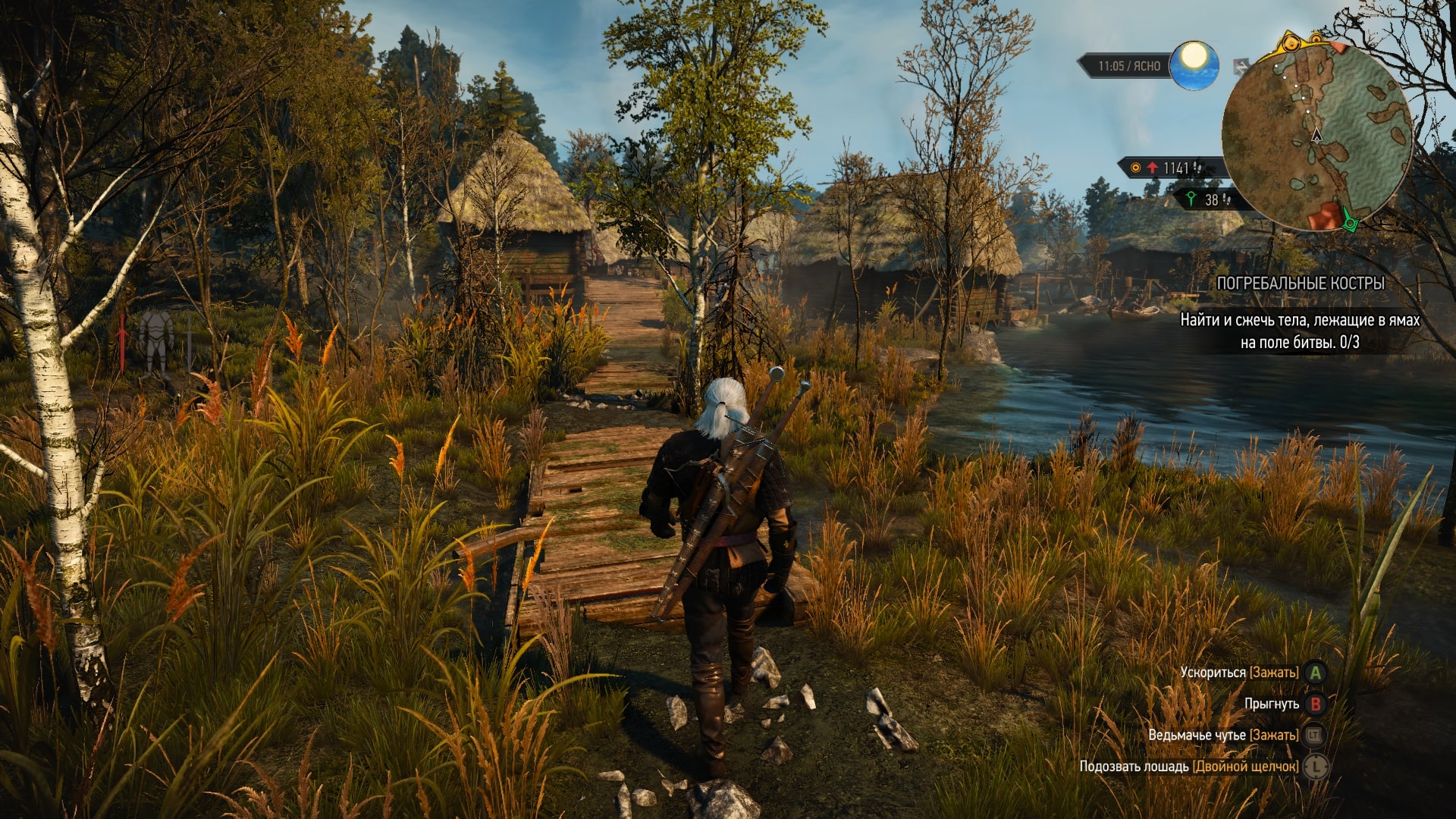
Task: Click the quest objective about burning bodies
Action: click(x=1300, y=331)
